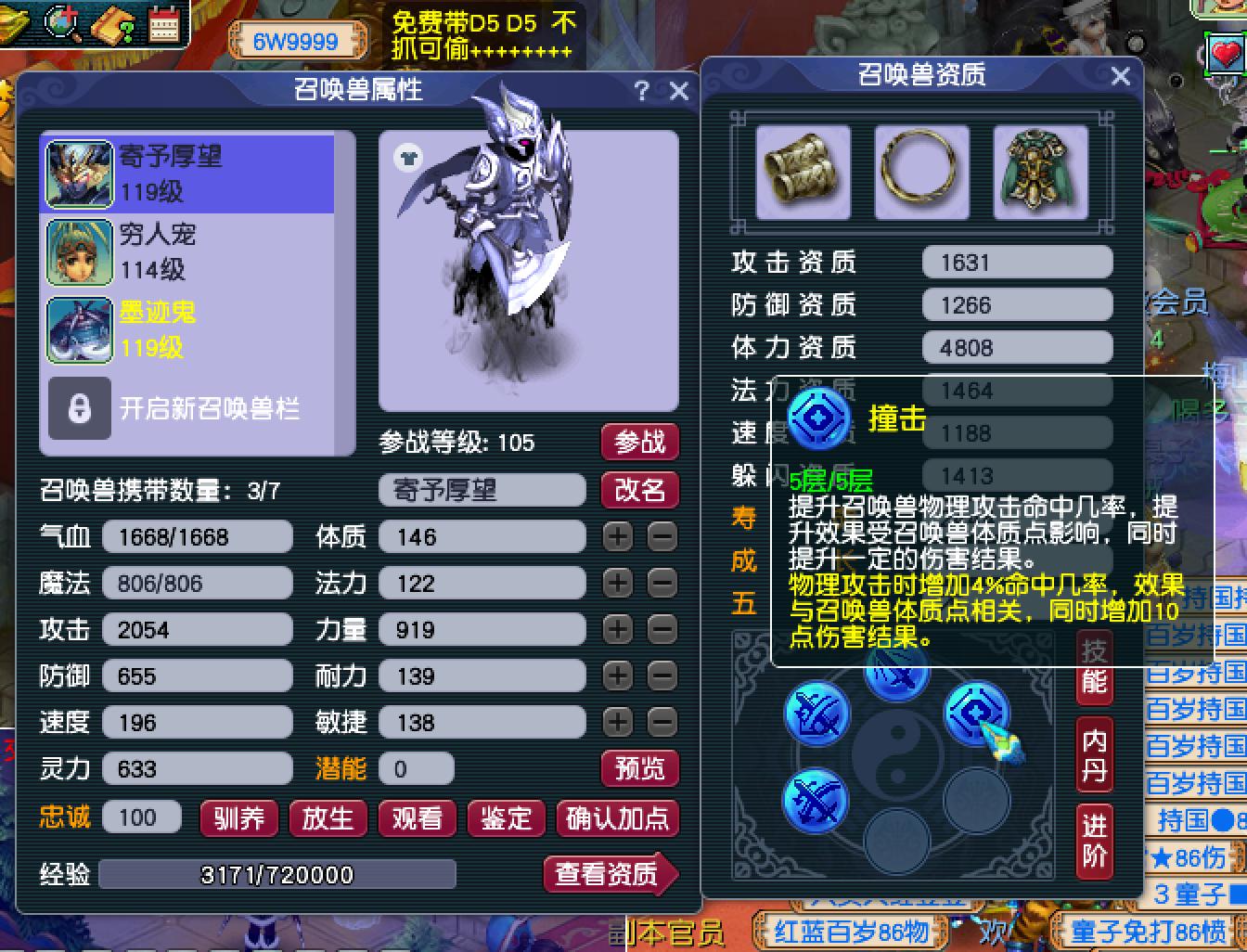Screen dimensions: 1247x952
Task: Increase 体质 with its plus button
Action: [616, 536]
